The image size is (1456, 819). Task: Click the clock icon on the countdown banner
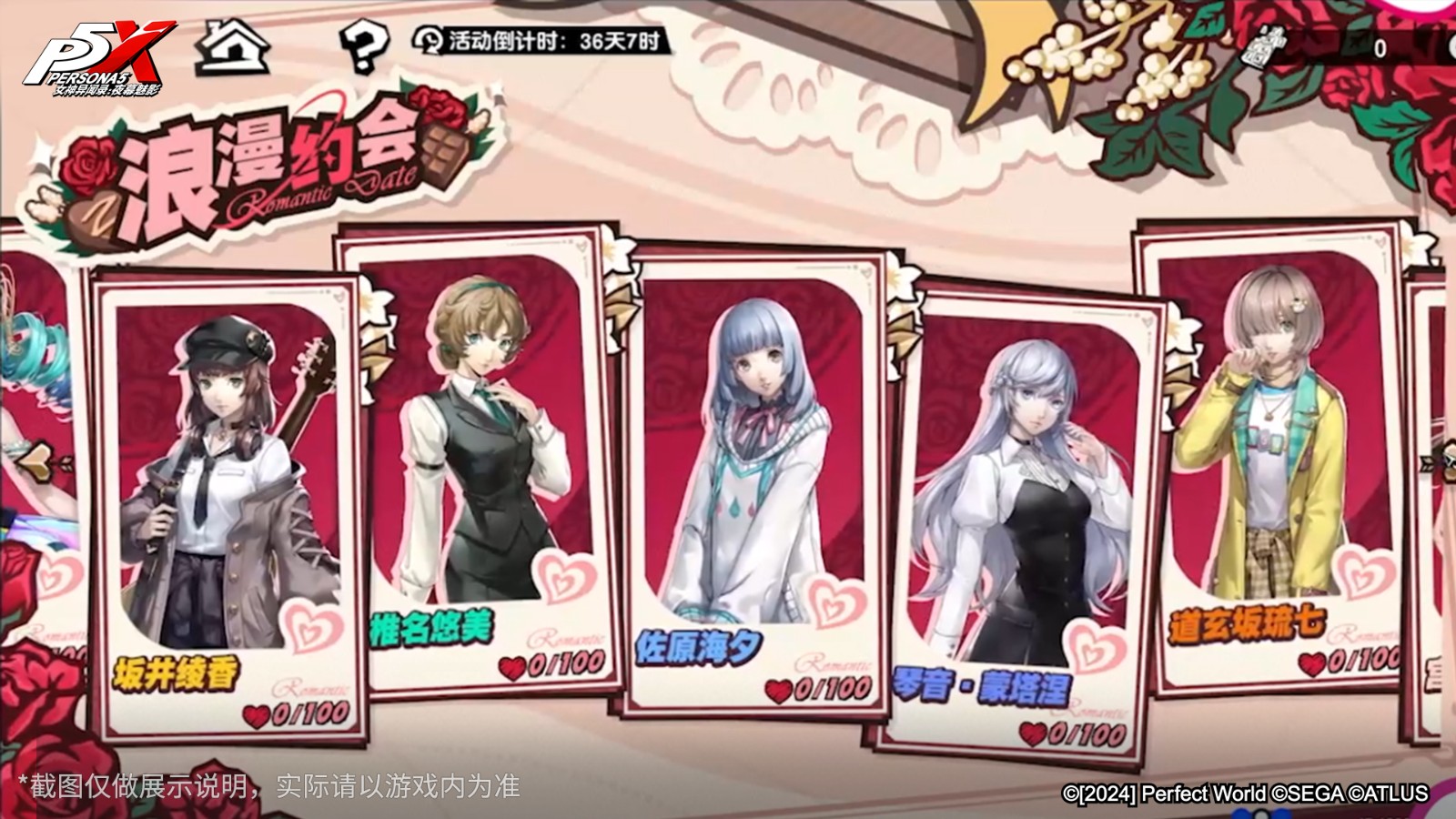pos(428,40)
